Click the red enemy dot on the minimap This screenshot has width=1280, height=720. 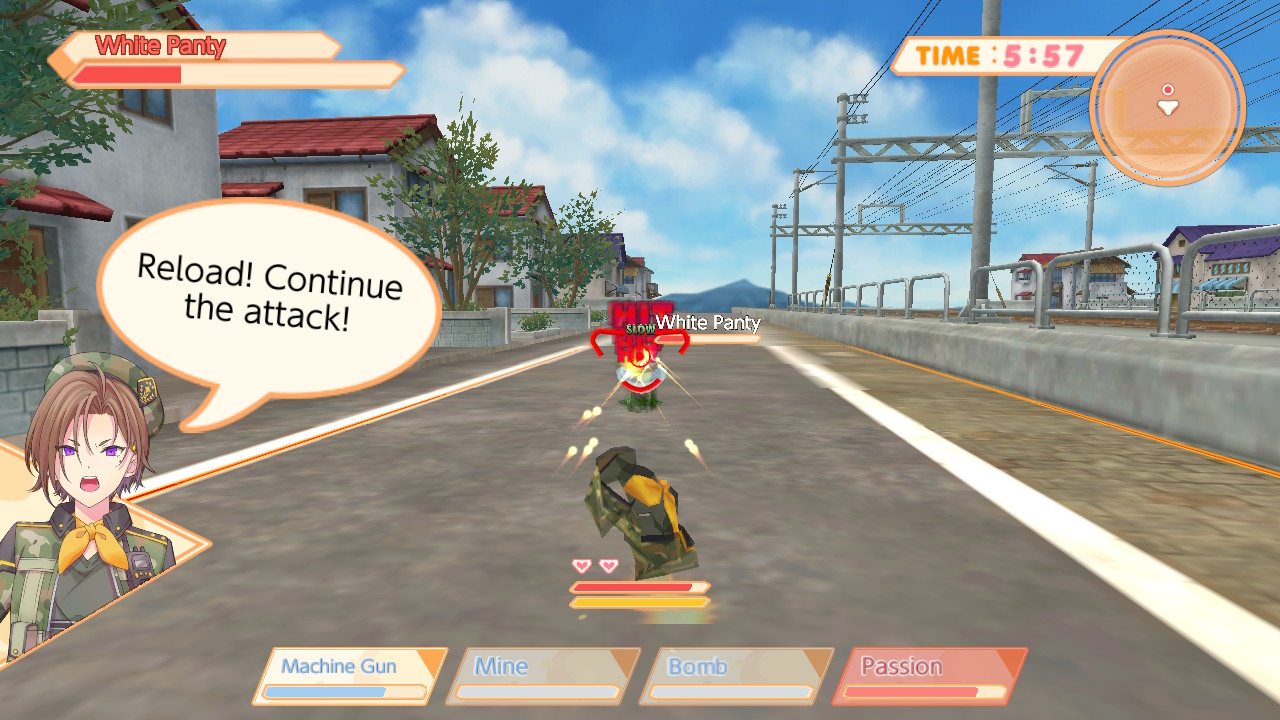[1168, 89]
